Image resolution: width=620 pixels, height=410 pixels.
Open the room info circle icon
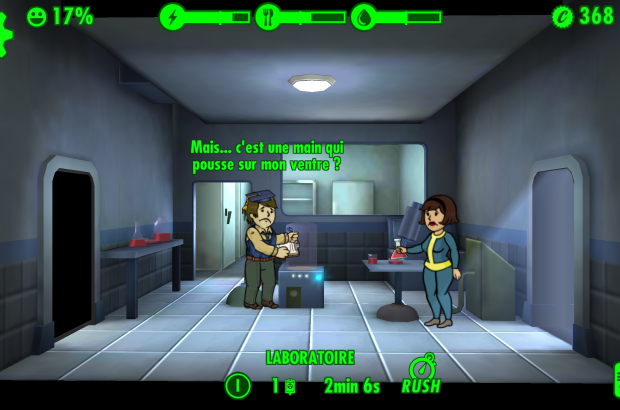tap(237, 385)
